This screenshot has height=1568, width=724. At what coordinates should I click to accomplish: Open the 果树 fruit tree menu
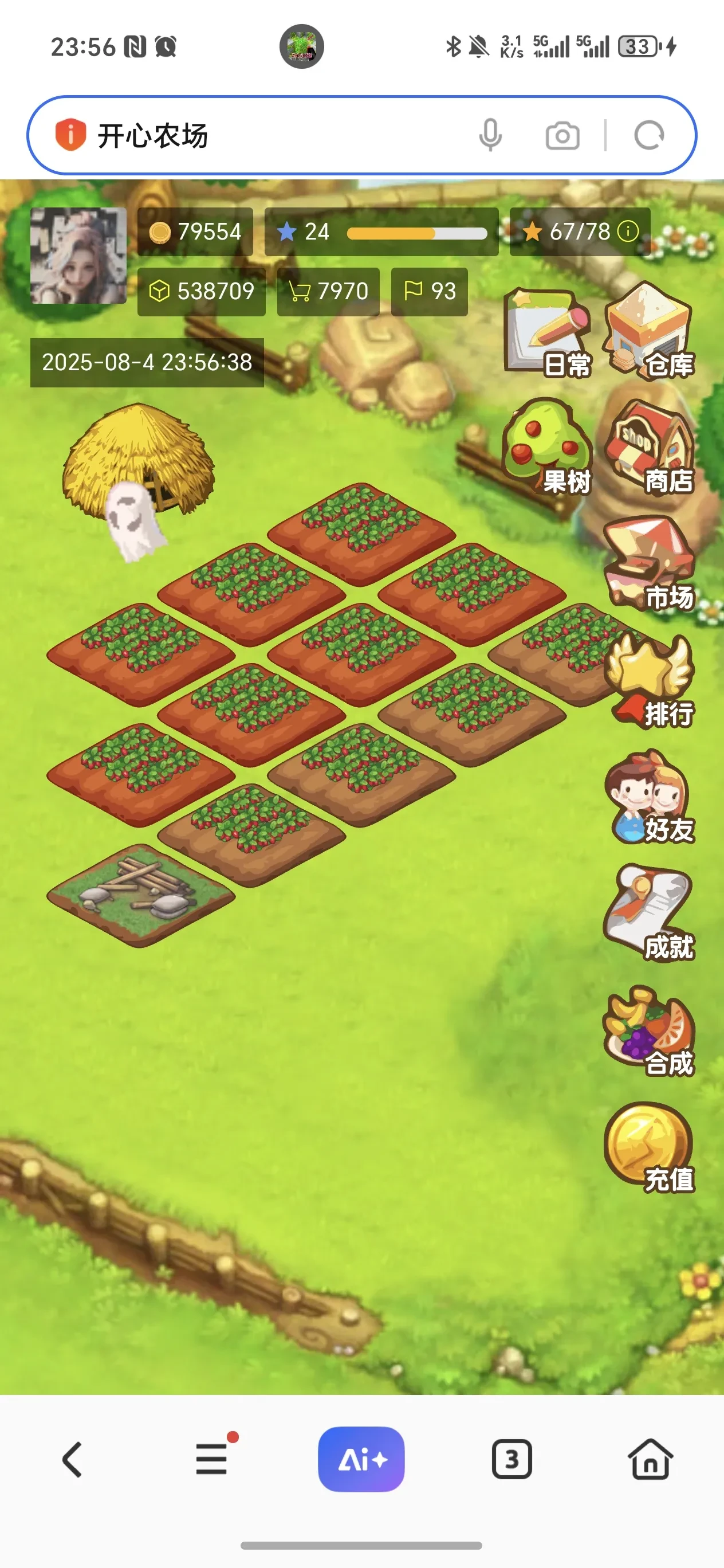pyautogui.click(x=548, y=448)
